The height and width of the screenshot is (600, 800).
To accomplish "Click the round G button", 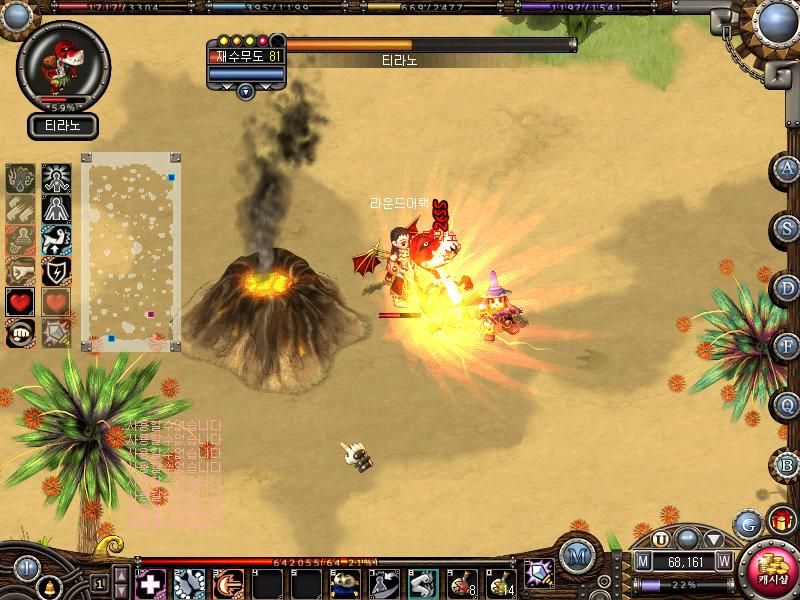I will (x=746, y=523).
